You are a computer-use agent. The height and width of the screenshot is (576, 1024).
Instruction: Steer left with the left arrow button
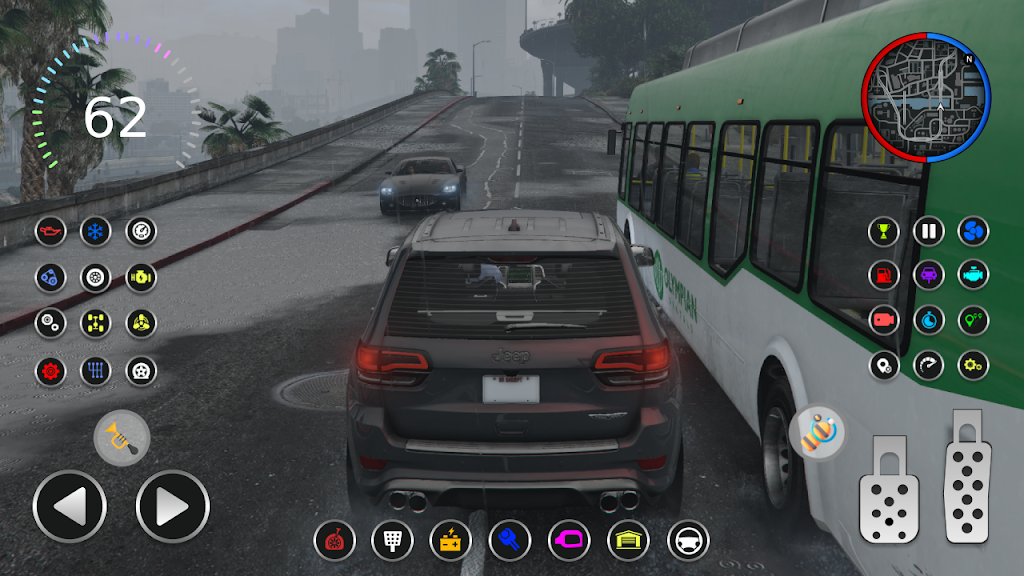click(69, 507)
